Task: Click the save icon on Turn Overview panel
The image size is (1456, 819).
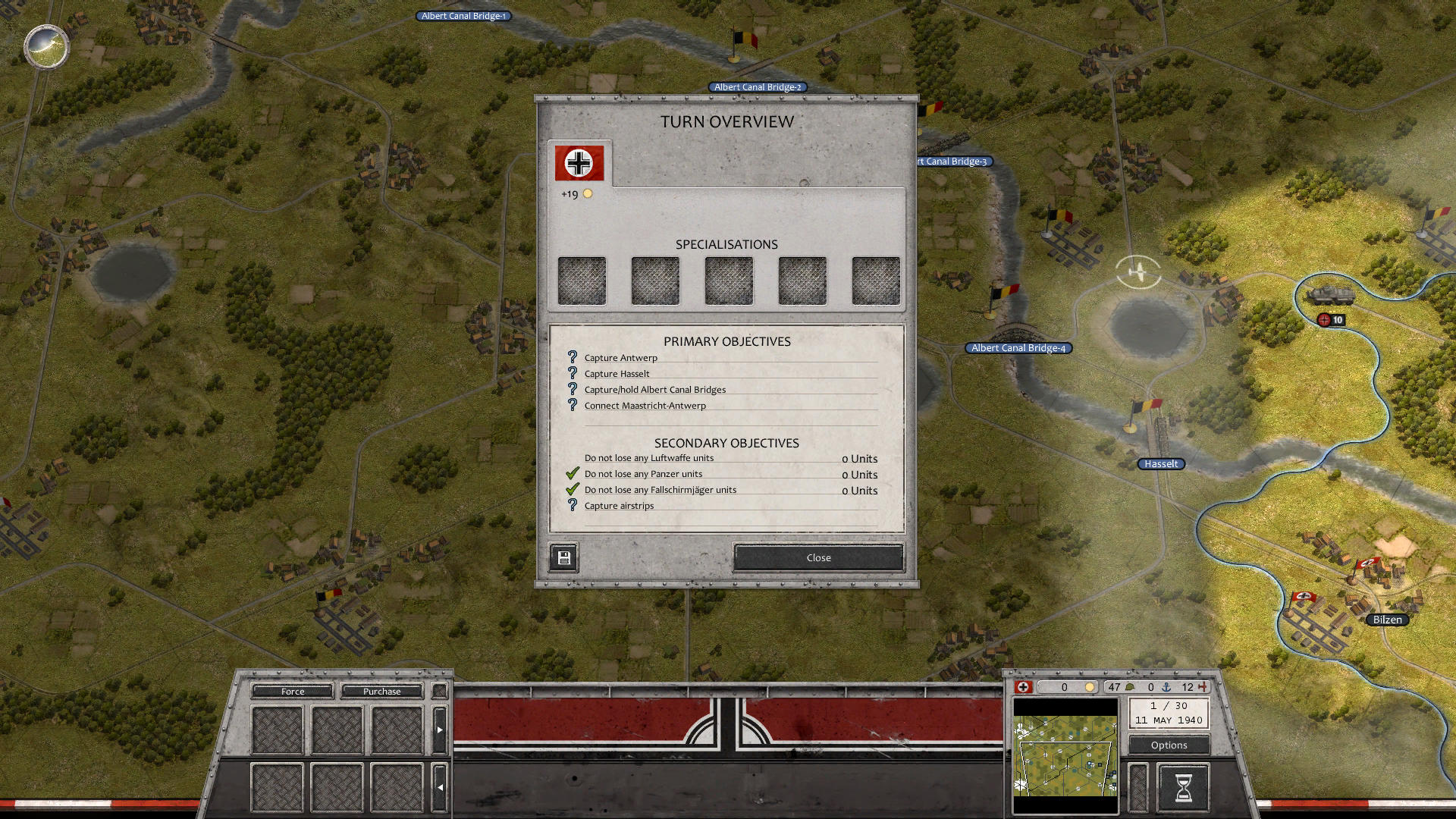Action: coord(563,557)
